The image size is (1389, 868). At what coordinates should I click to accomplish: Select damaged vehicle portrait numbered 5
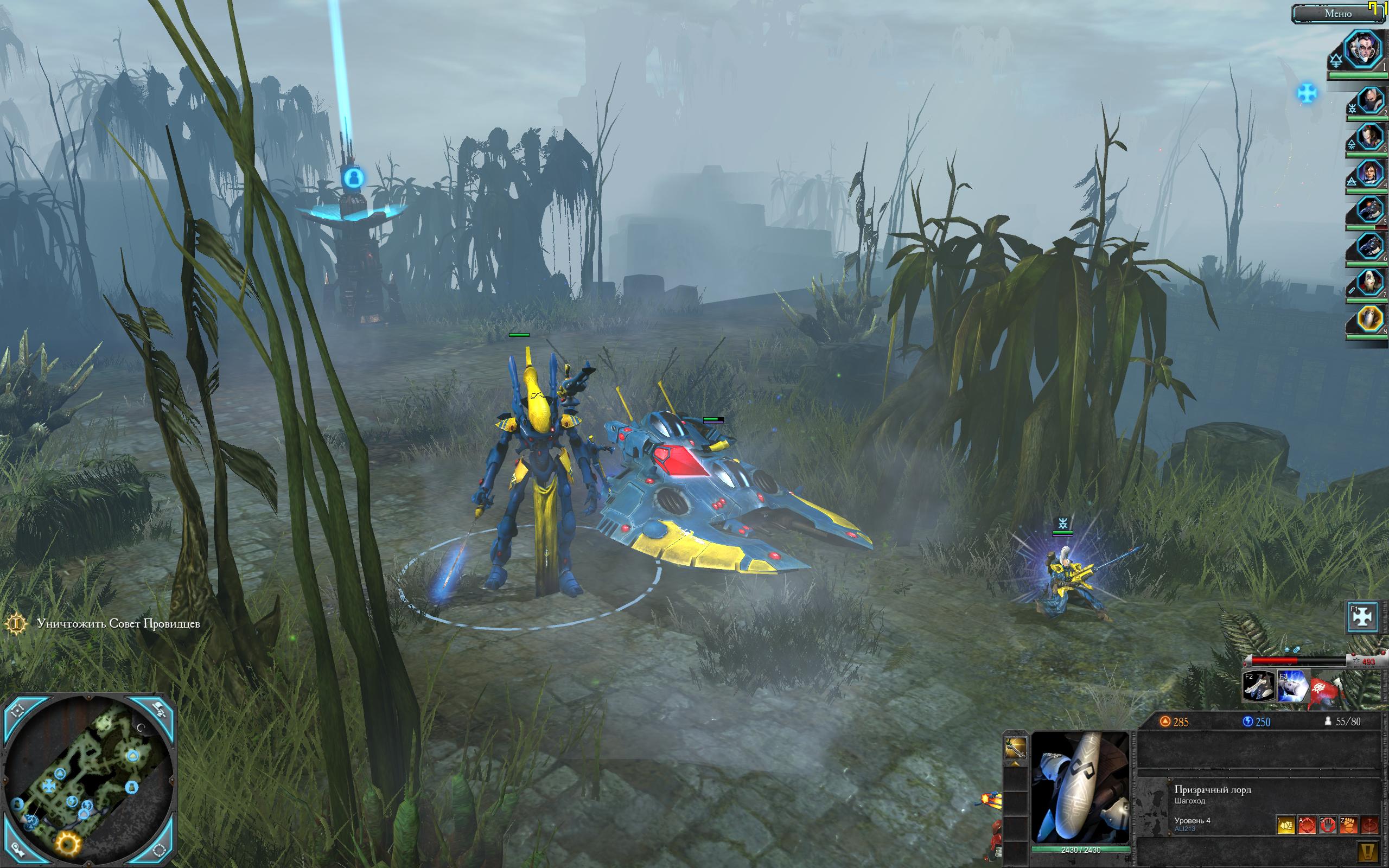1369,210
